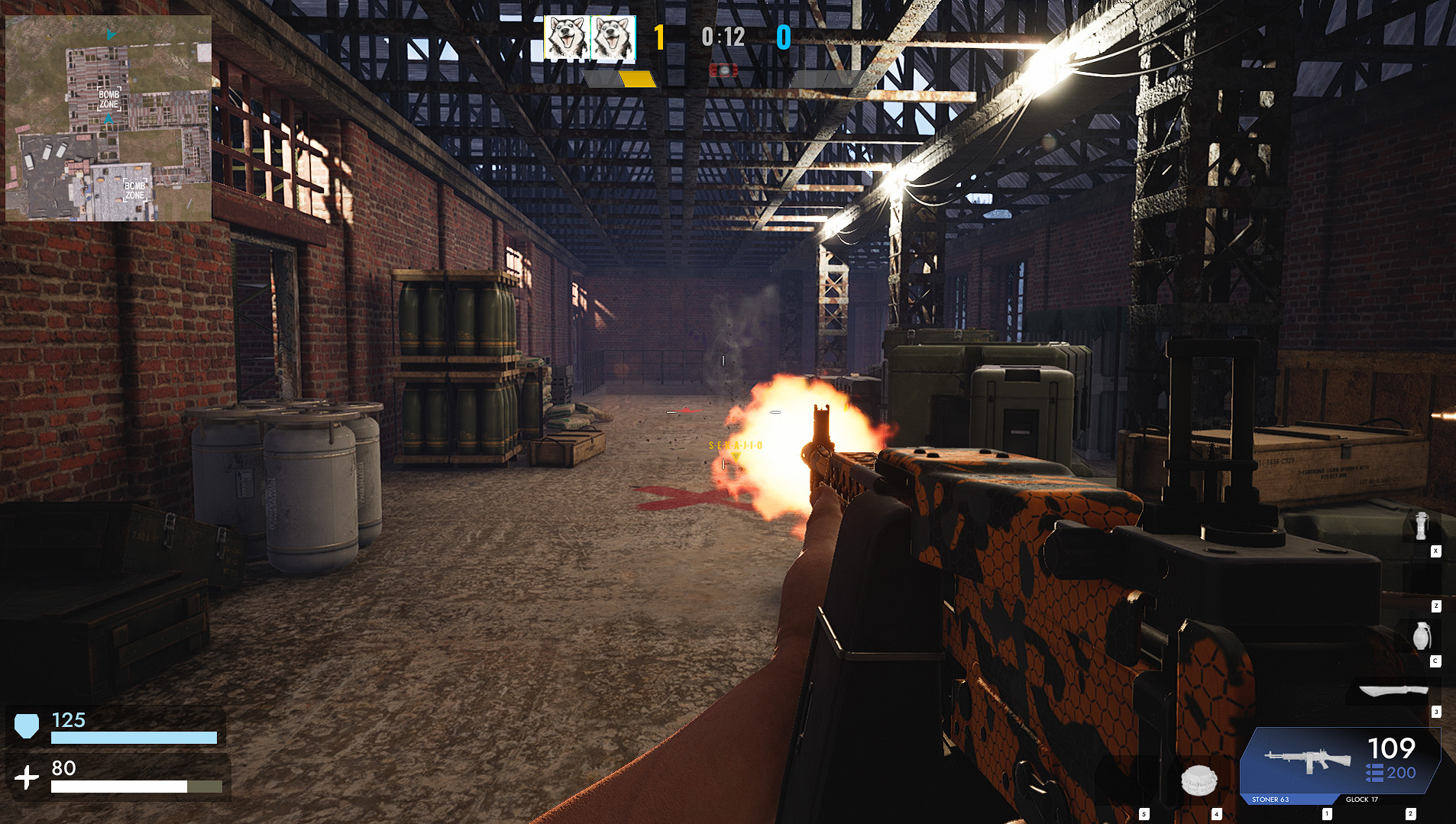This screenshot has height=824, width=1456.
Task: Select the frag grenade equipment slot
Action: (x=1421, y=636)
